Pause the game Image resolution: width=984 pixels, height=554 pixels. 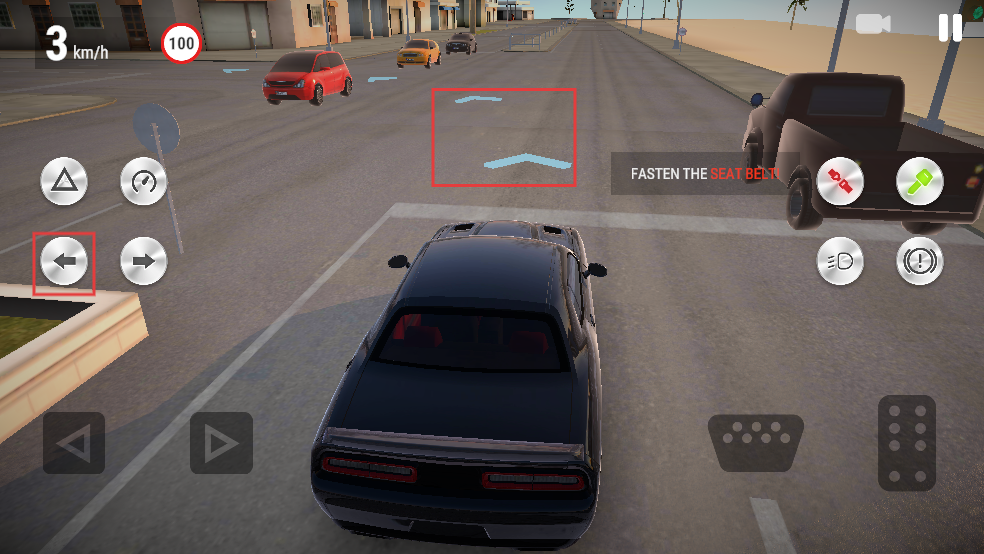click(950, 27)
